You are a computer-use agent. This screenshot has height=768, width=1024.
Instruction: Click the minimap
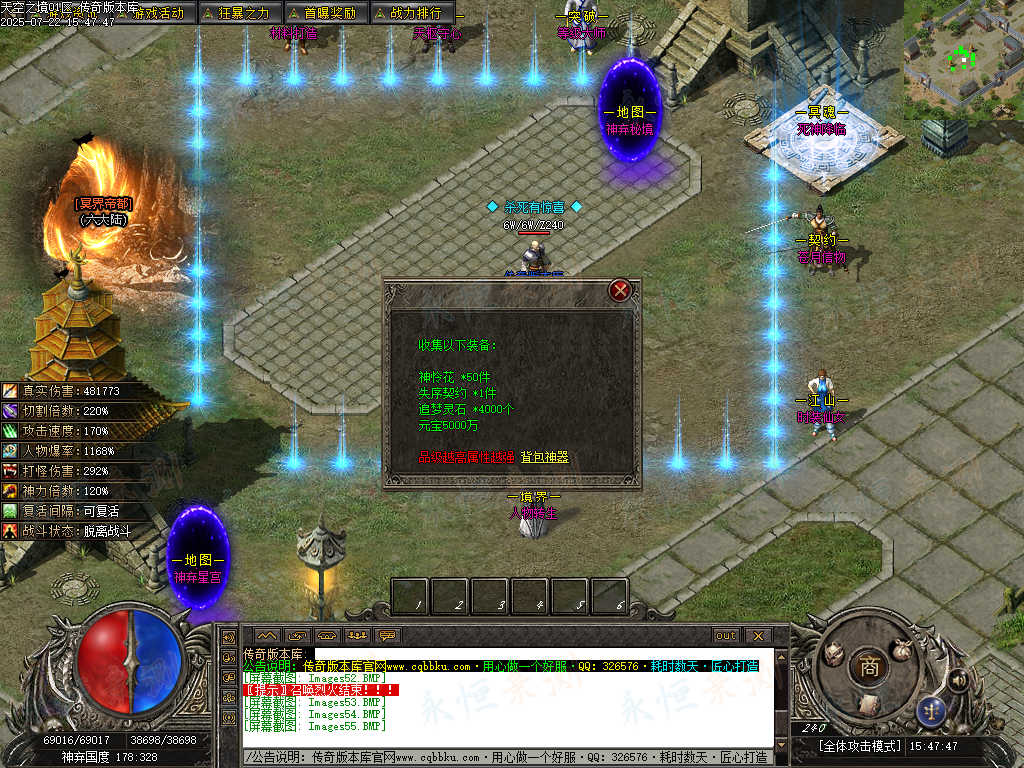(962, 60)
